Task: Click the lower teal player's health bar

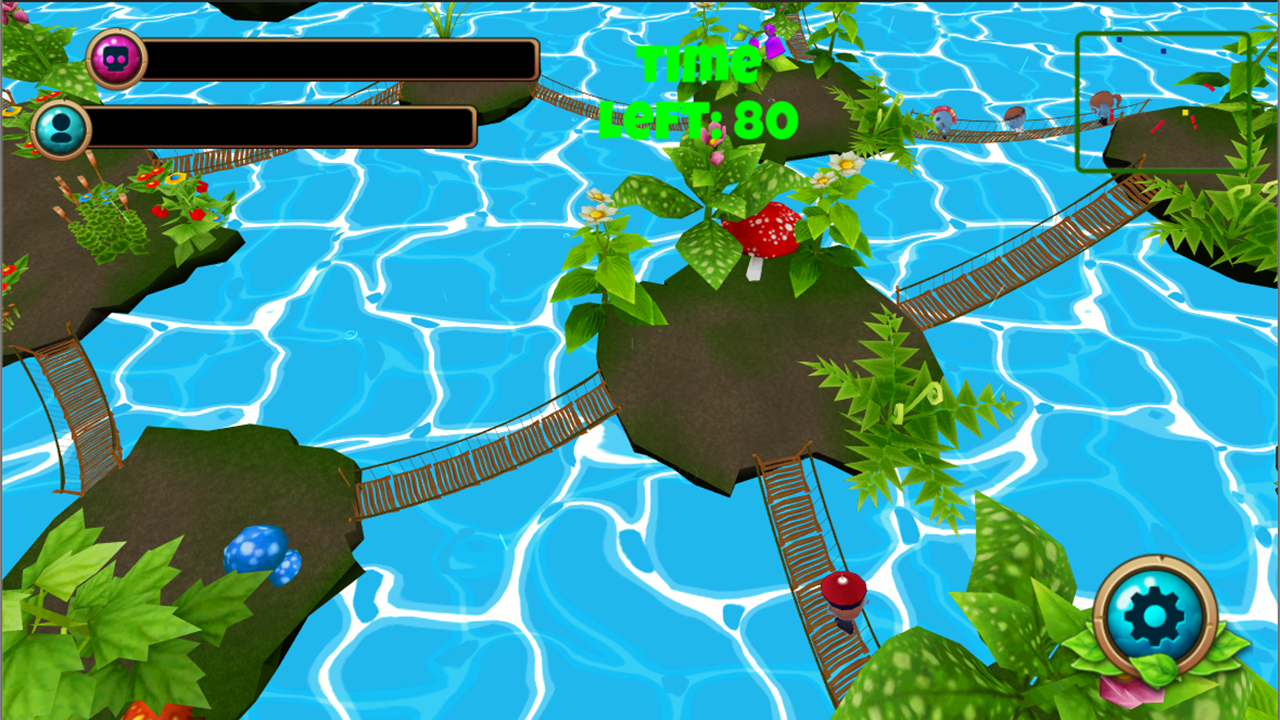Action: [290, 129]
